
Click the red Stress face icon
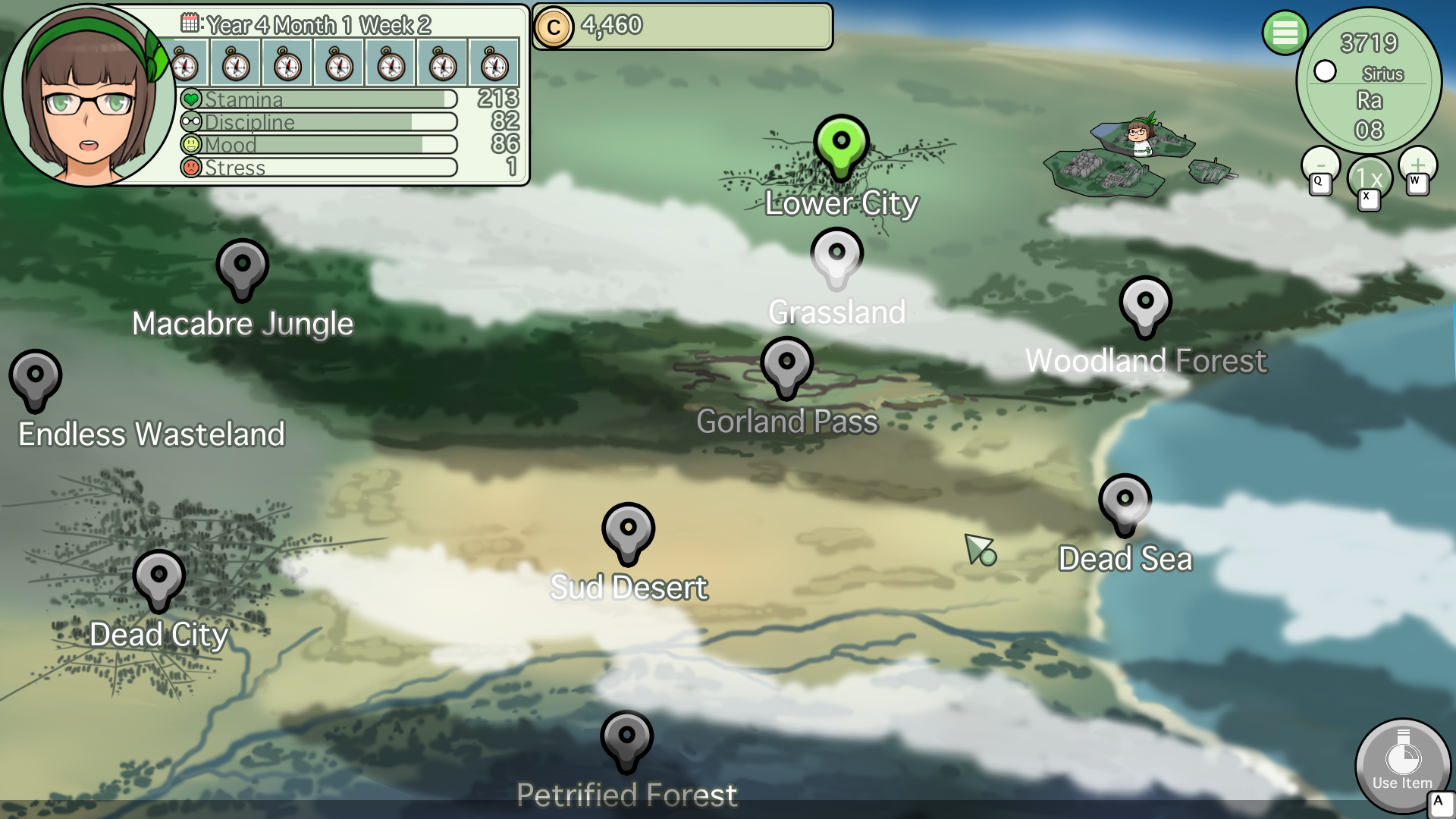click(x=191, y=167)
